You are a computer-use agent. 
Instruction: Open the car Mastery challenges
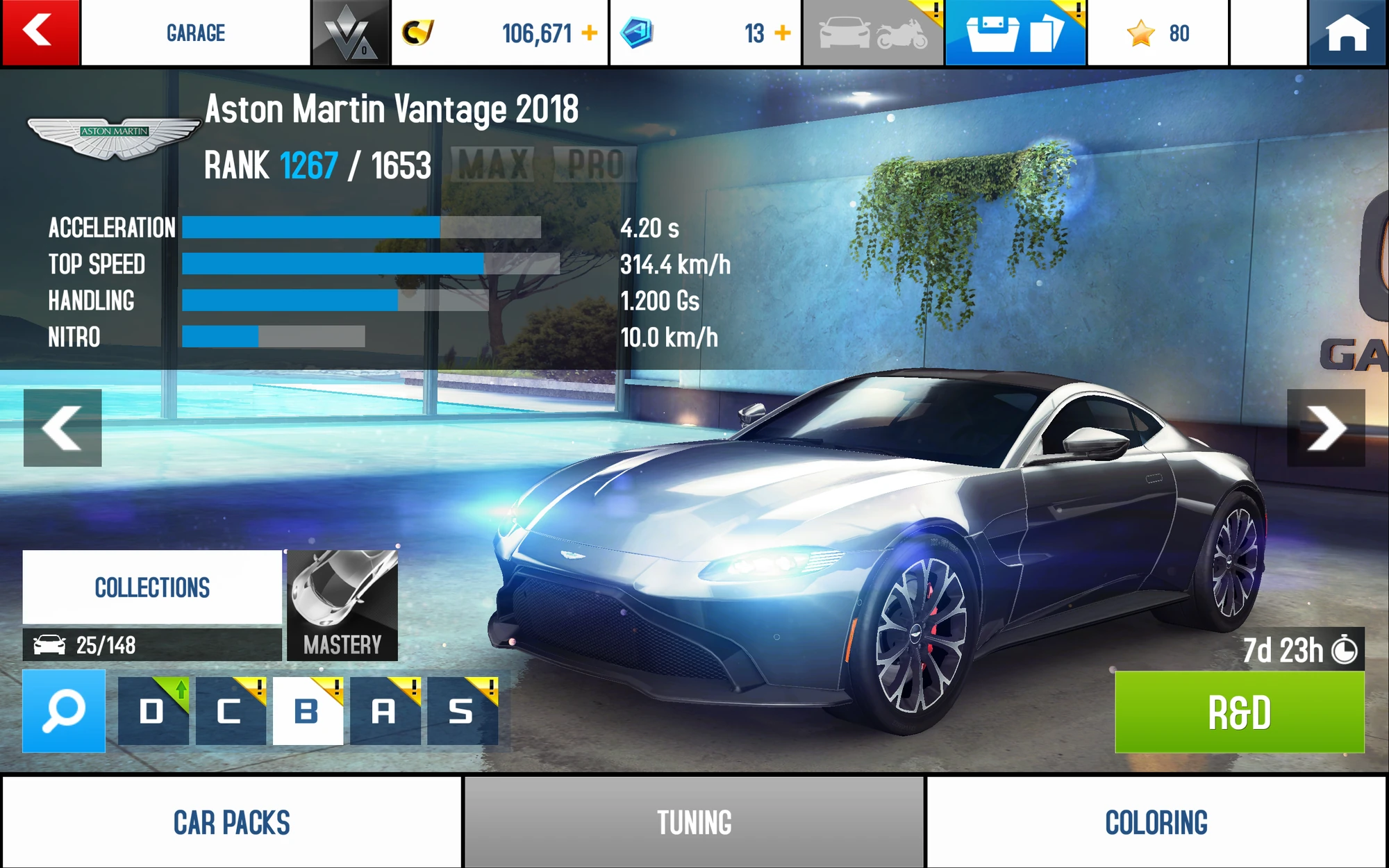click(342, 604)
